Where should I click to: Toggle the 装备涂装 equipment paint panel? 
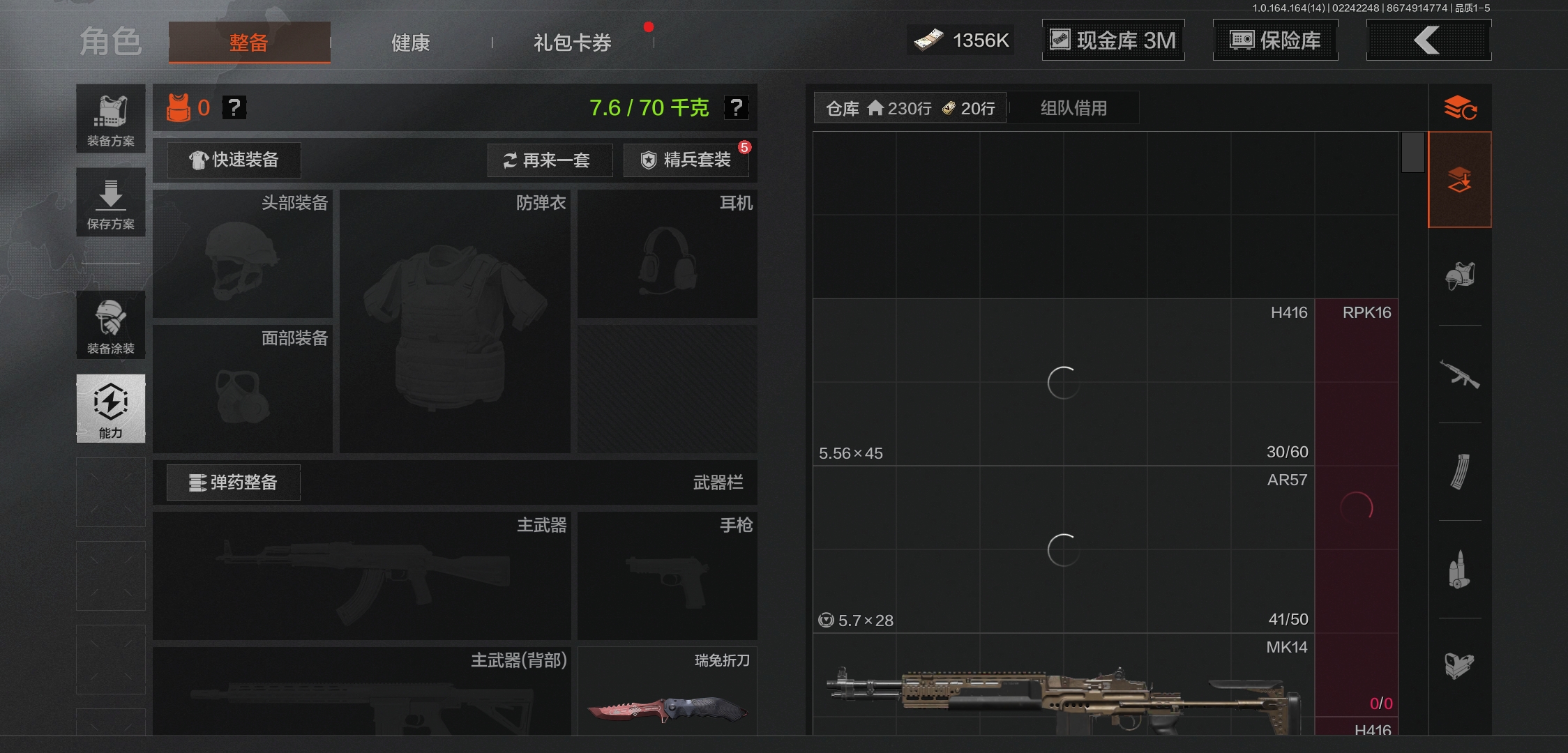(x=110, y=325)
